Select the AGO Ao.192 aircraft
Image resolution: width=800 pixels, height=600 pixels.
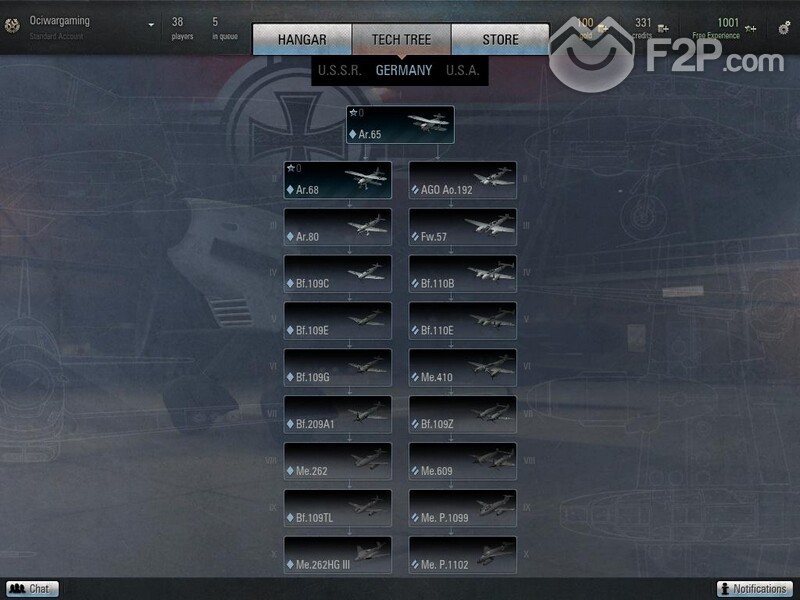[463, 181]
